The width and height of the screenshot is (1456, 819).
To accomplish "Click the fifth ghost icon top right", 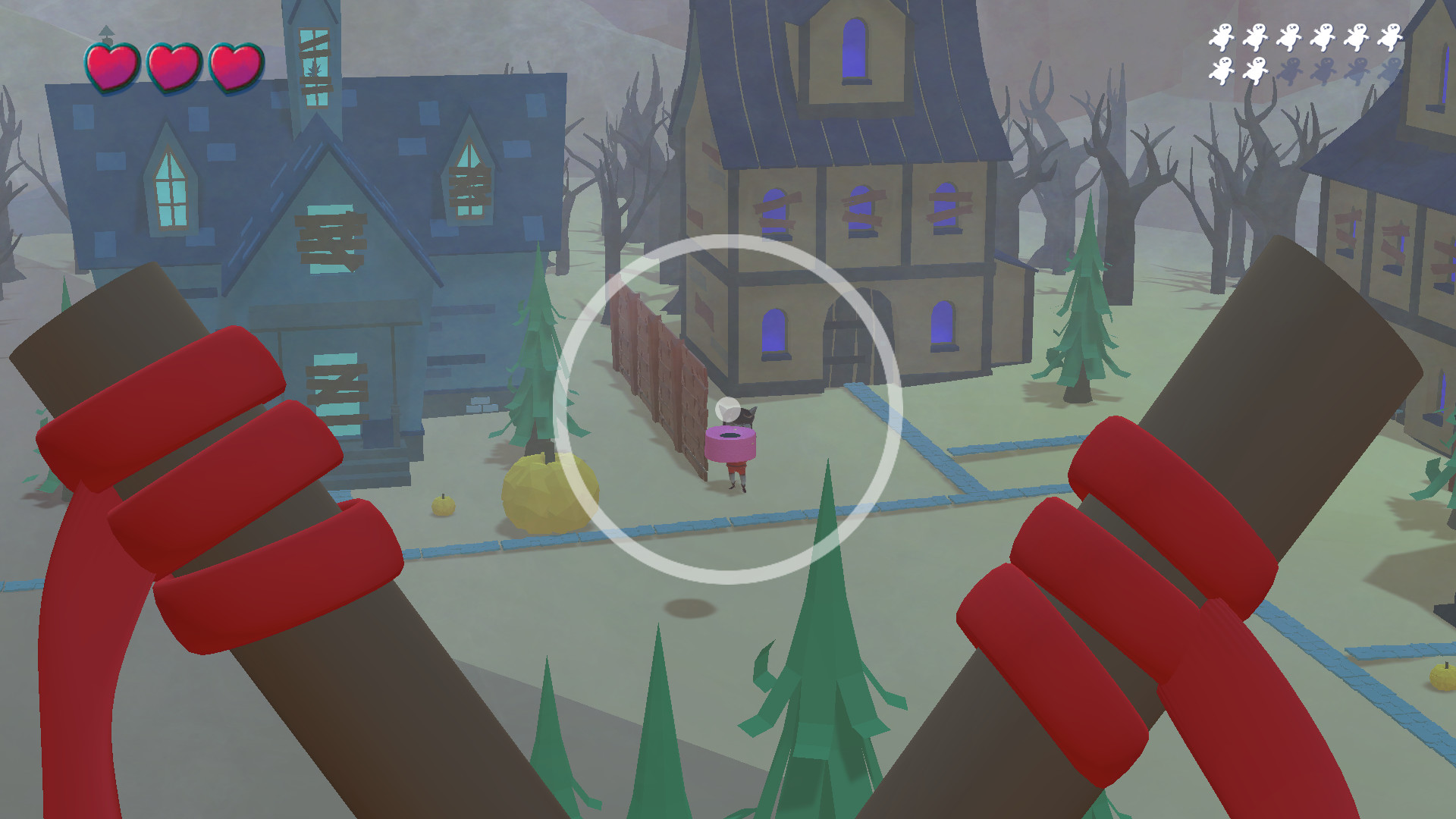I will click(x=1357, y=38).
